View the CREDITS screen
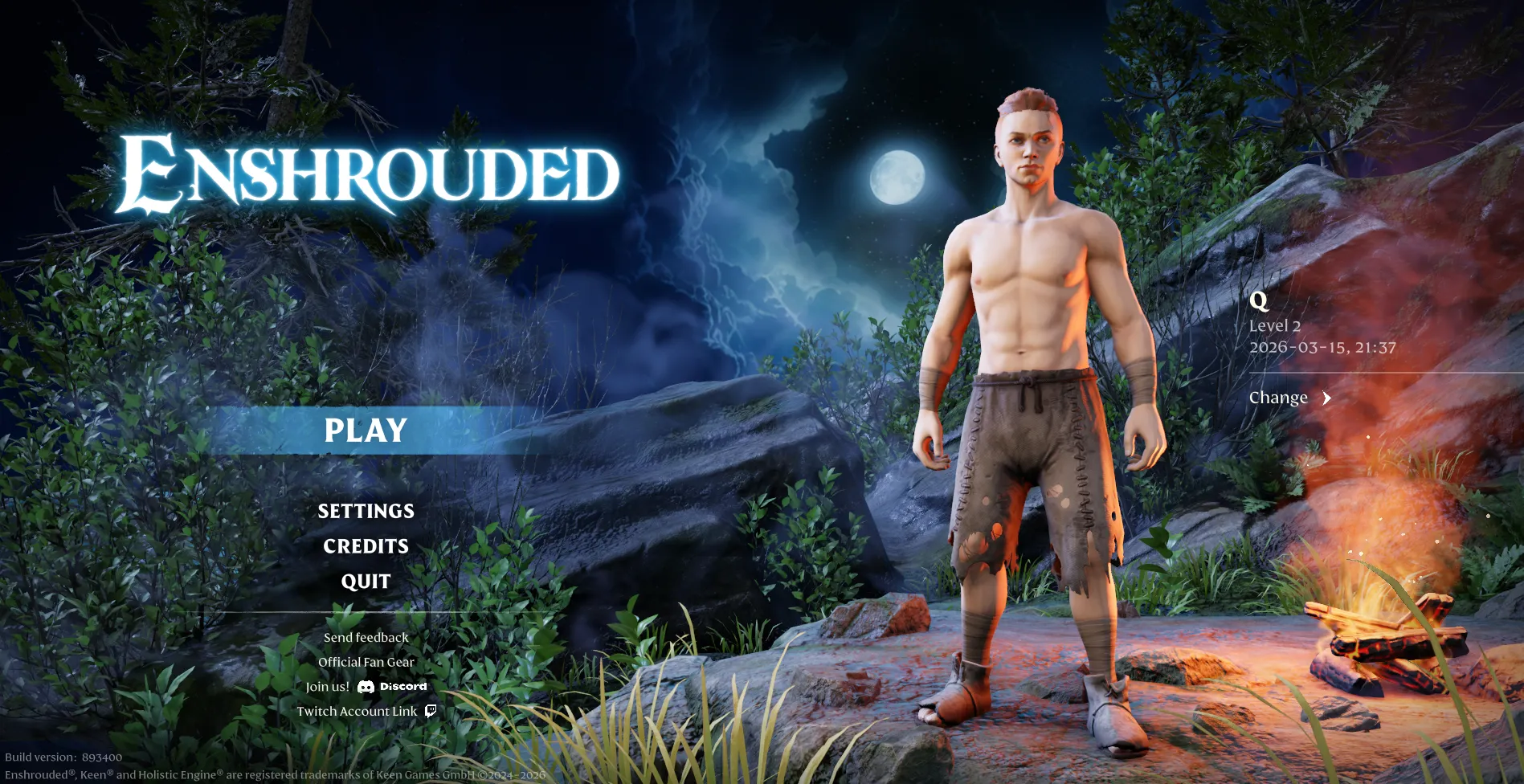1524x784 pixels. pos(366,546)
